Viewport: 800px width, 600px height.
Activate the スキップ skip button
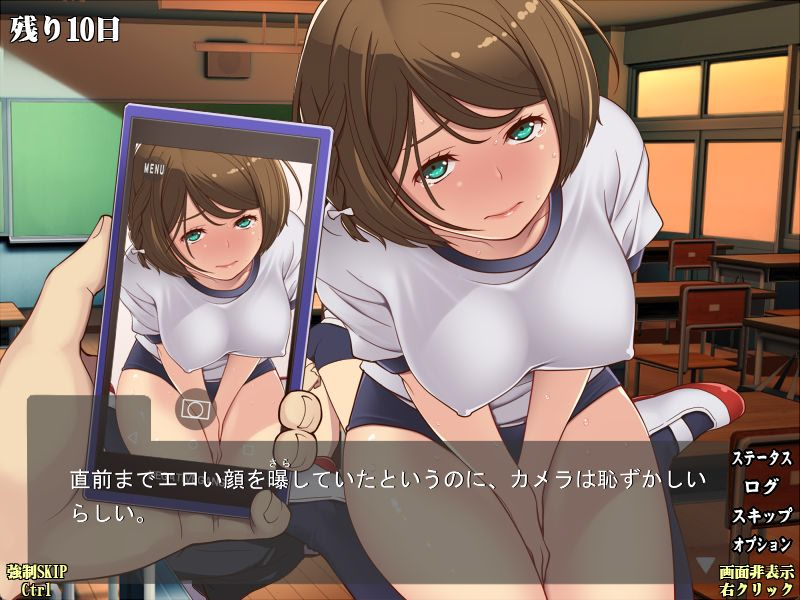click(762, 516)
